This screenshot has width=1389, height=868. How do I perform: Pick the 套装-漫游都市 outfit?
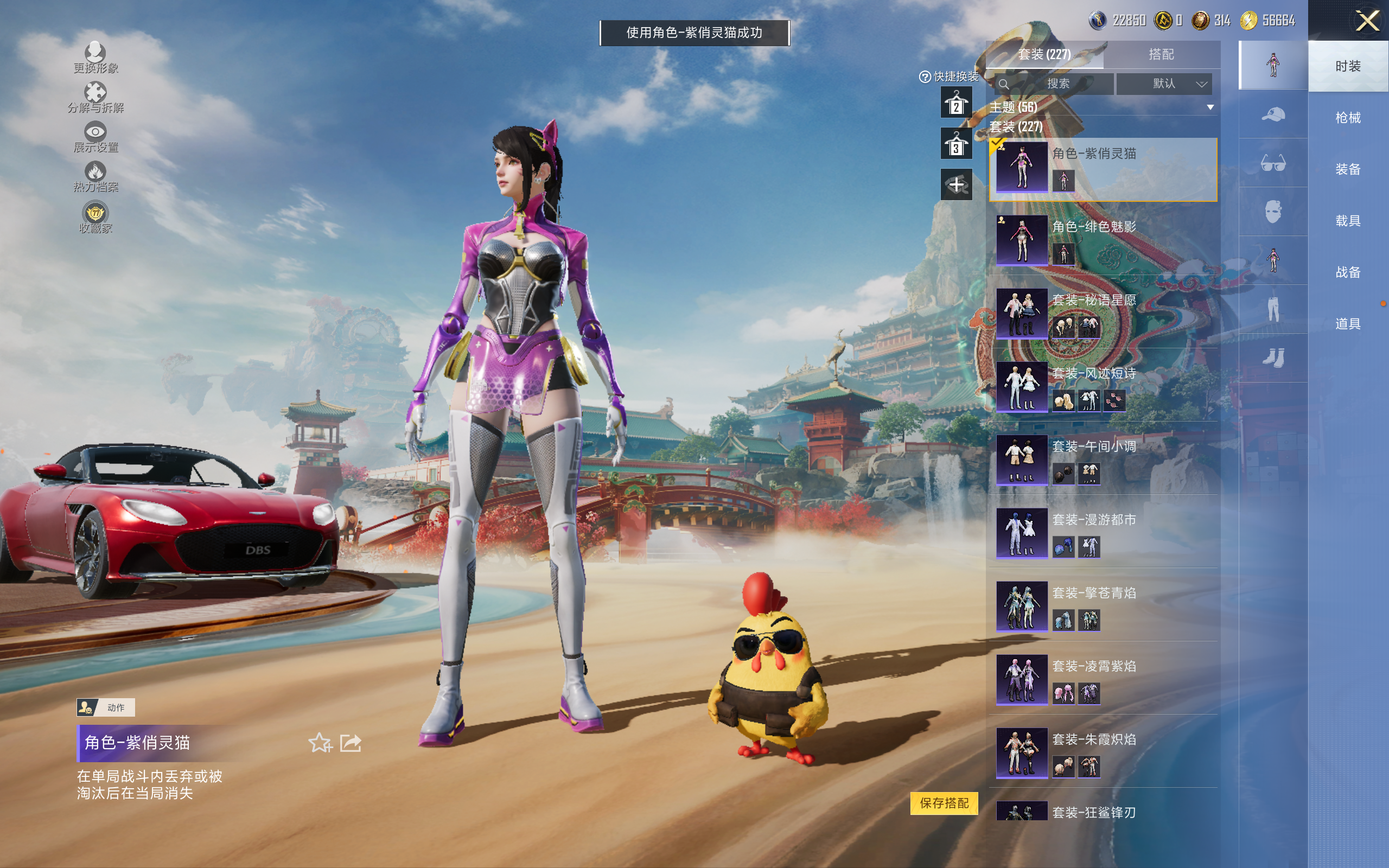click(1102, 533)
